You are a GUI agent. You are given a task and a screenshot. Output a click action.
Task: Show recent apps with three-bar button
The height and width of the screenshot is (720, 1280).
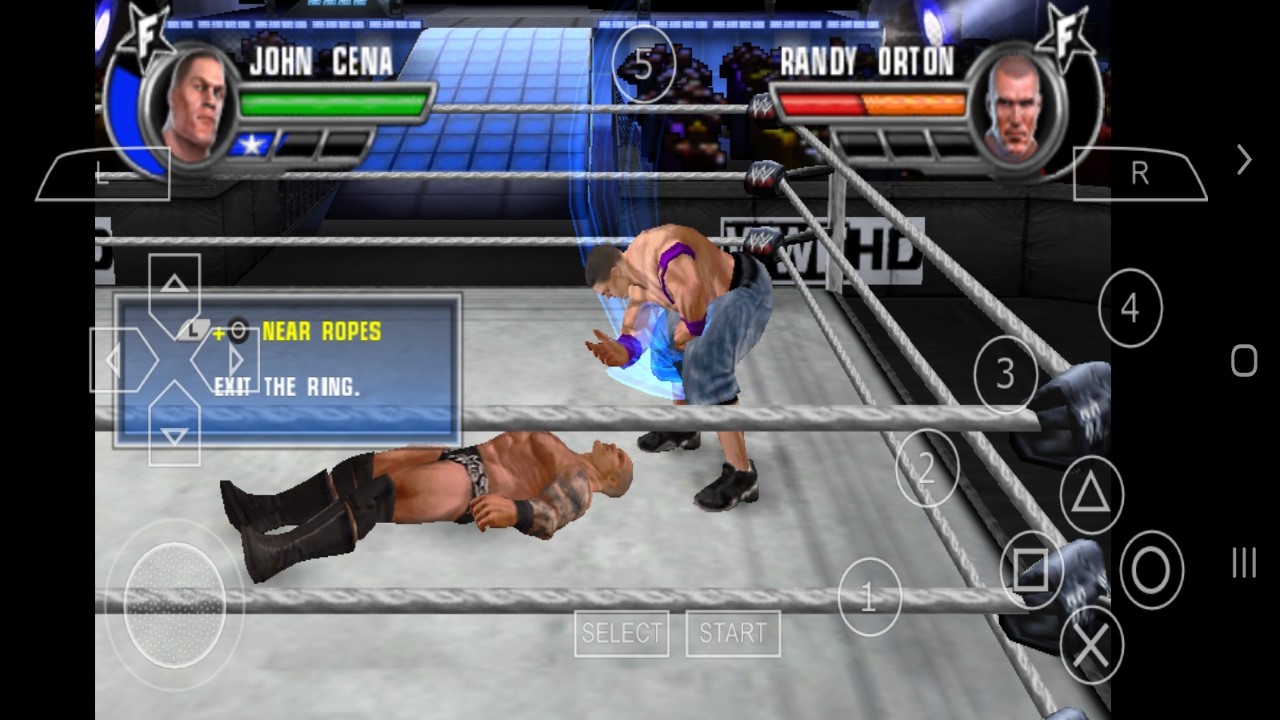click(1244, 563)
